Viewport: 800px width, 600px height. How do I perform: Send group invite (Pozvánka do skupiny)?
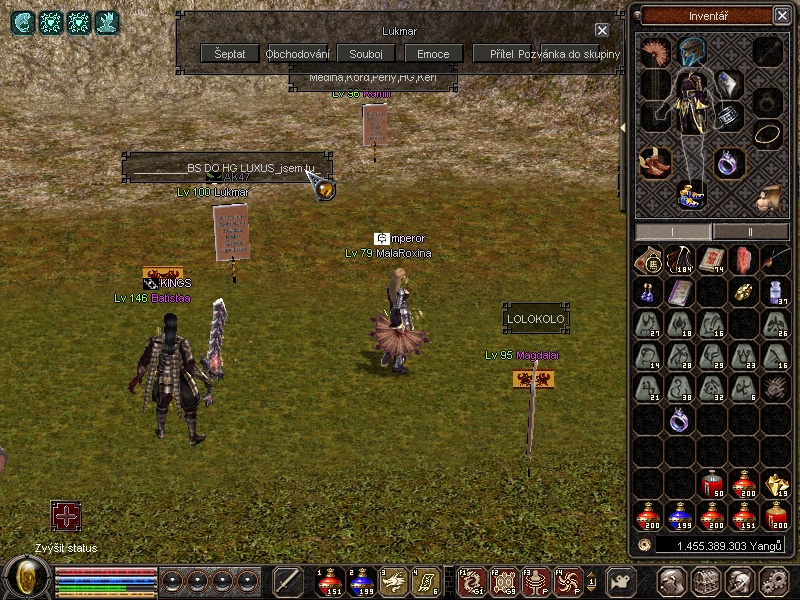tap(570, 54)
